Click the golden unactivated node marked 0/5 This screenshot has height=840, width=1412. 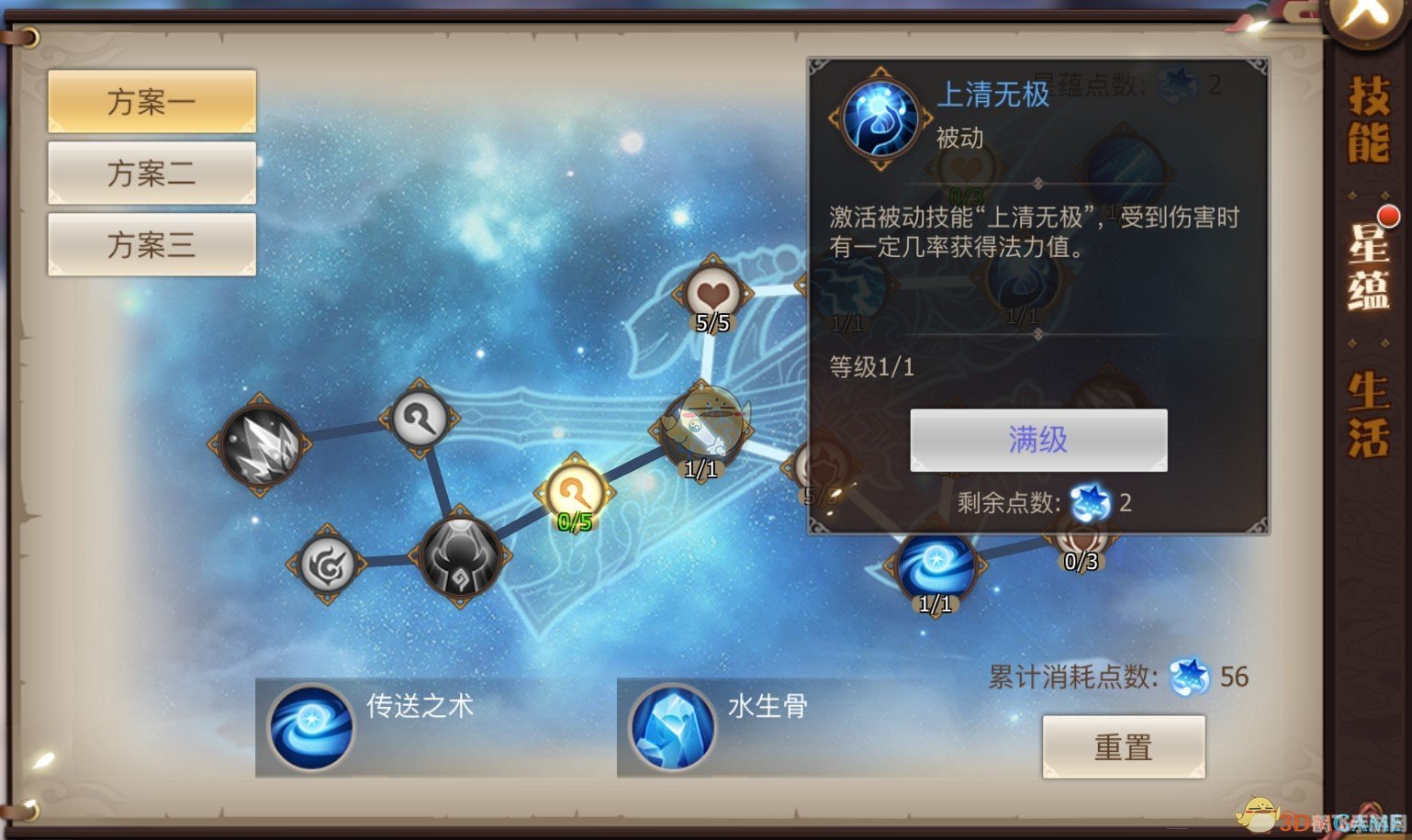click(x=574, y=491)
